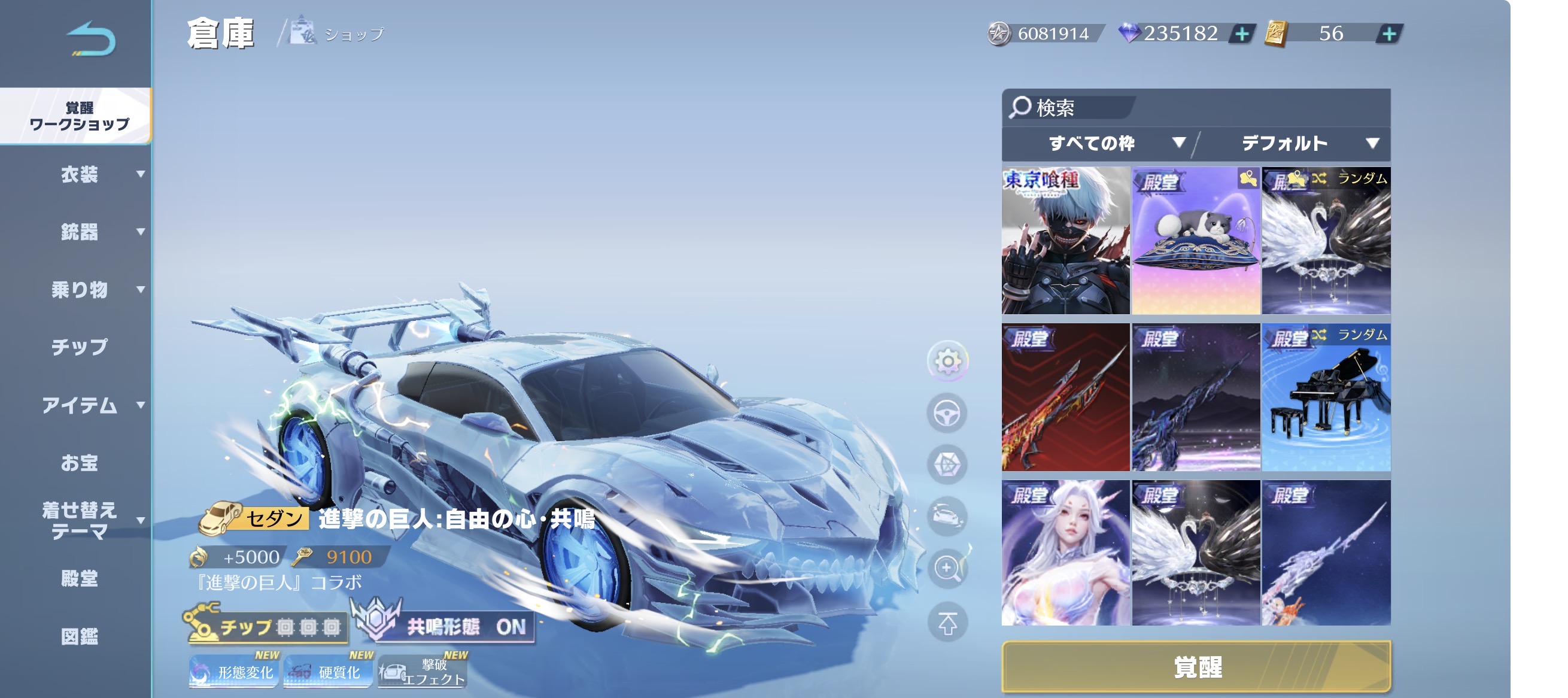Click the 検索 search field
1568x698 pixels.
click(x=1071, y=108)
